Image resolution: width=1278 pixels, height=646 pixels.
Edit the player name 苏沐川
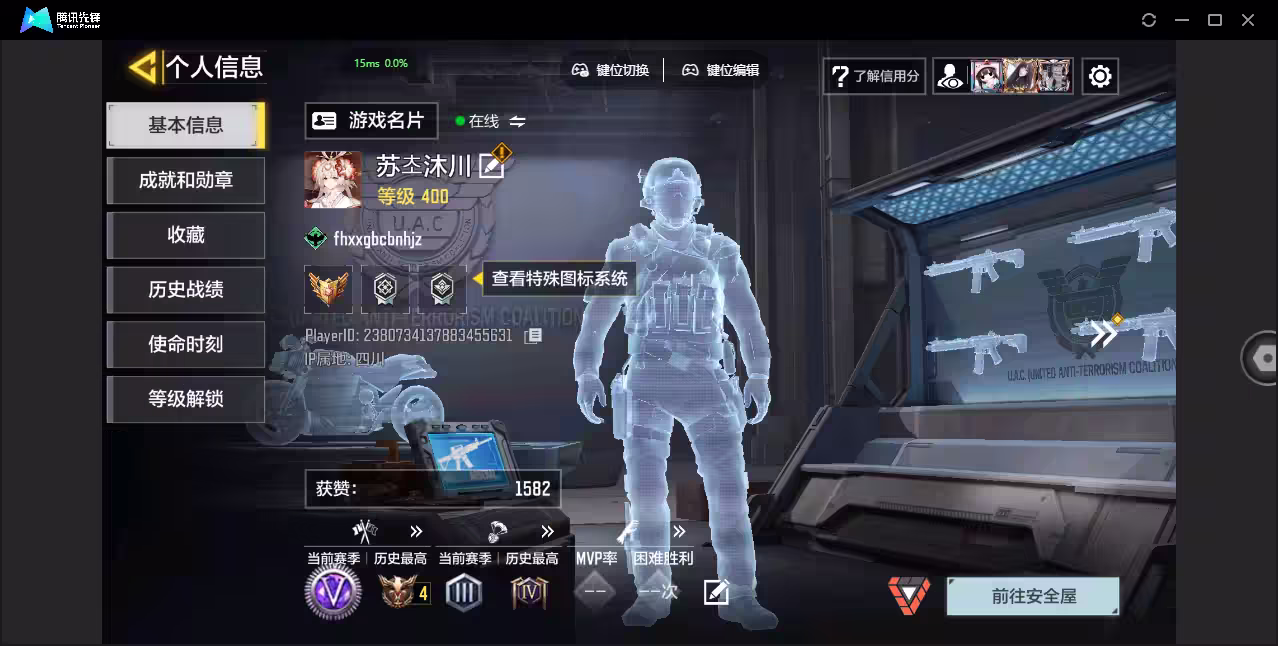coord(491,166)
